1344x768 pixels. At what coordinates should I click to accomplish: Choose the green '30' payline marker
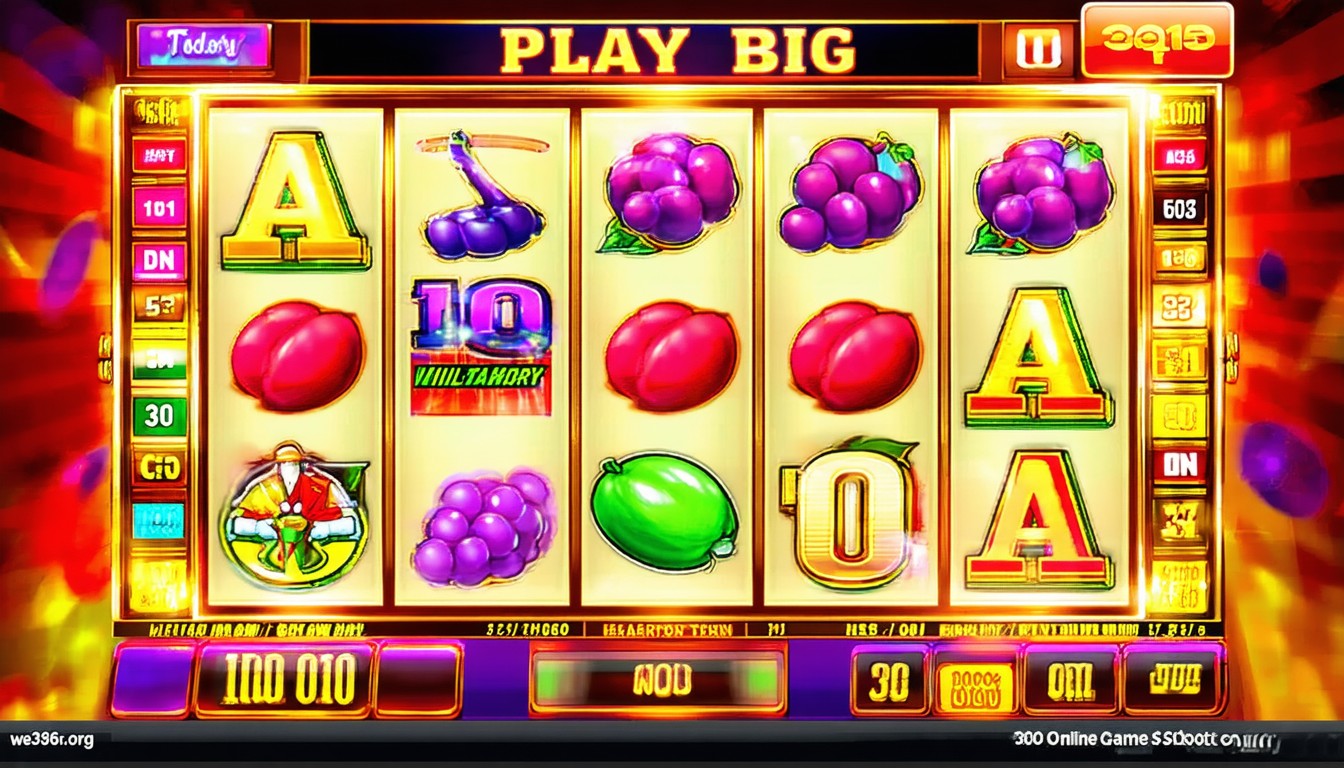(159, 415)
